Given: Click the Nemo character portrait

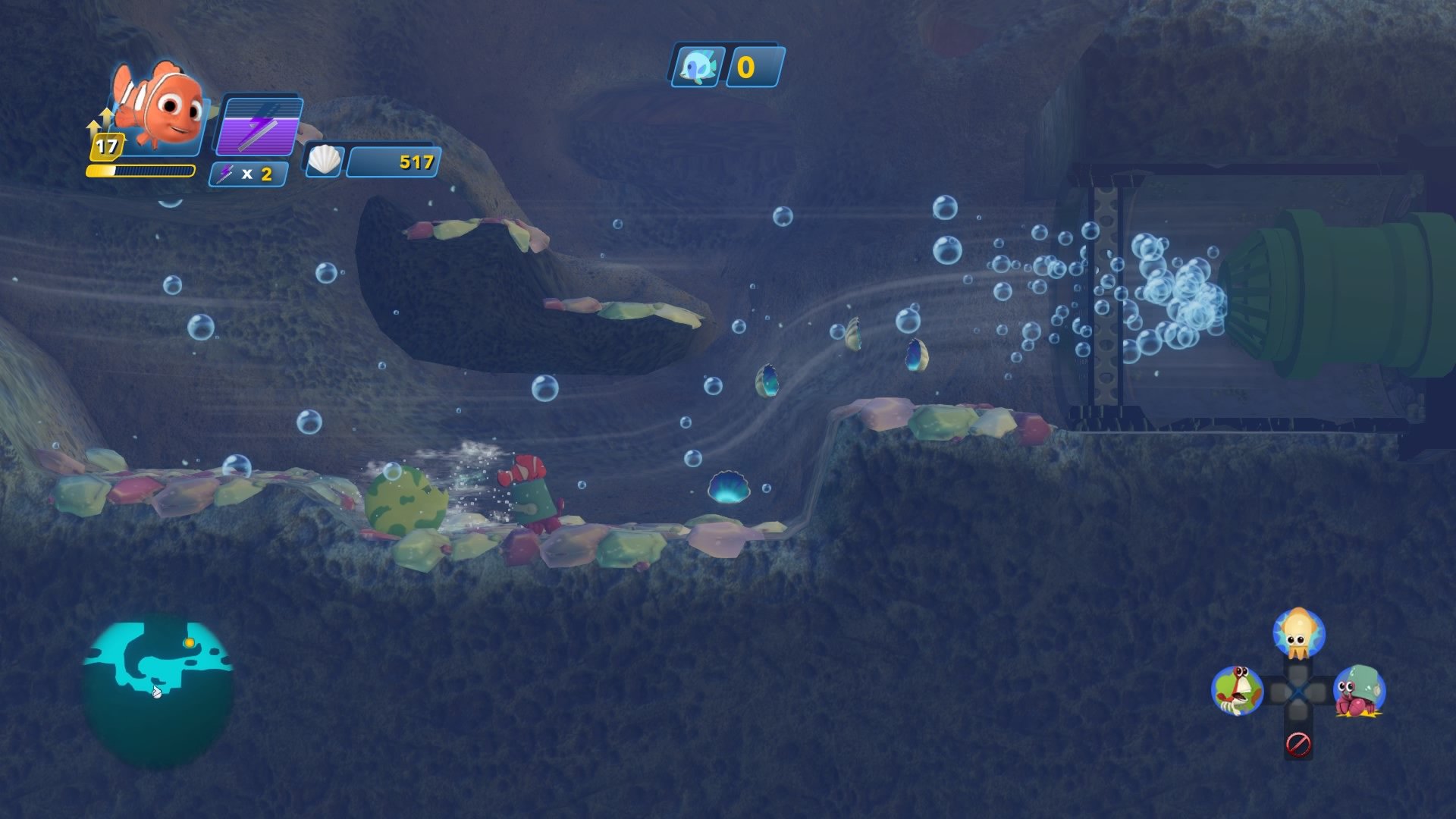Looking at the screenshot, I should coord(161,106).
